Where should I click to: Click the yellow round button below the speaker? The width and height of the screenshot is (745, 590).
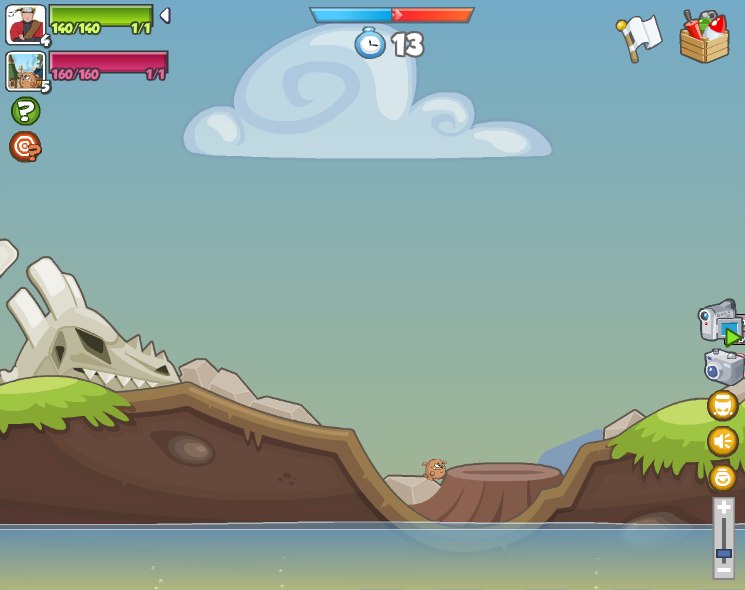point(722,477)
